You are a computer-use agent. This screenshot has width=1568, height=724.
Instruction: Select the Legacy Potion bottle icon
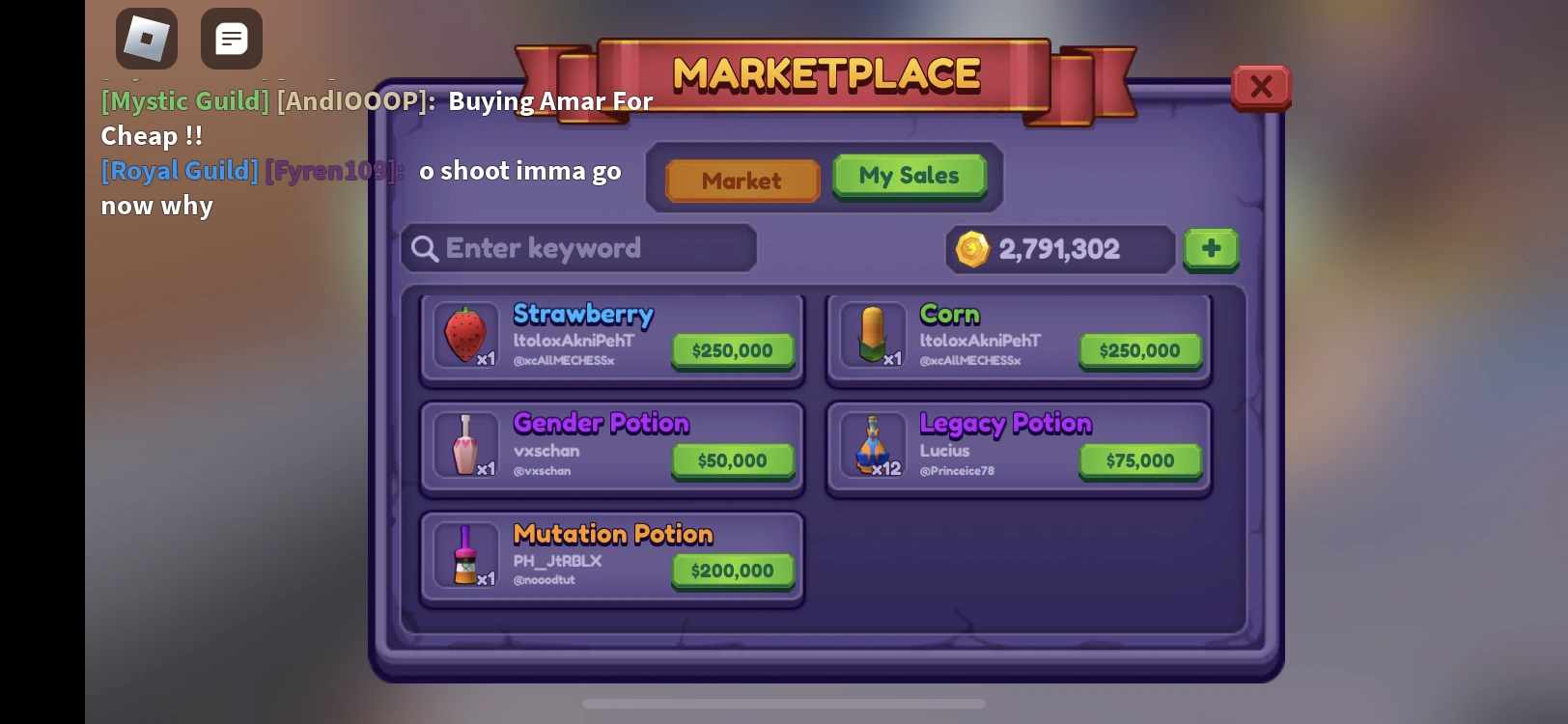874,446
